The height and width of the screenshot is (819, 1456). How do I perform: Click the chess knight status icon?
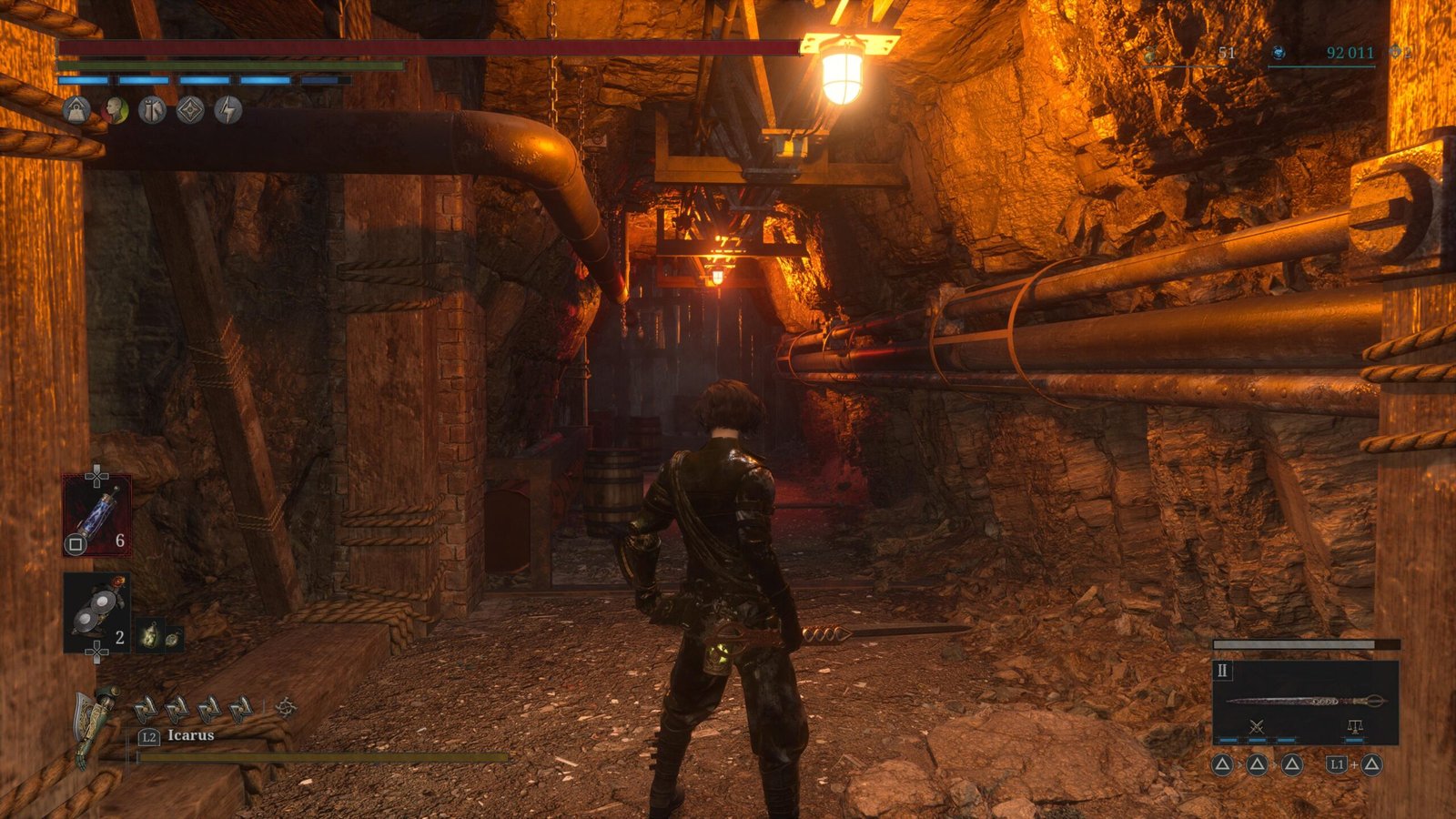tap(152, 111)
